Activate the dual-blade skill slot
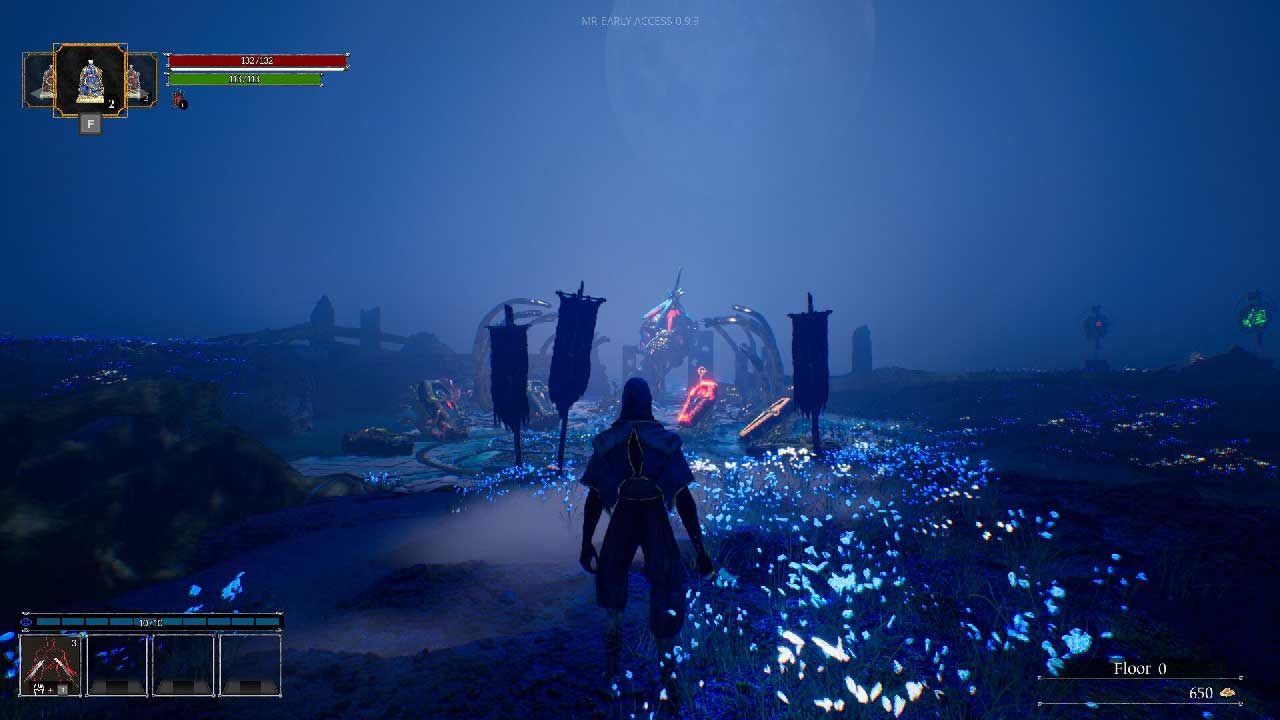 51,664
